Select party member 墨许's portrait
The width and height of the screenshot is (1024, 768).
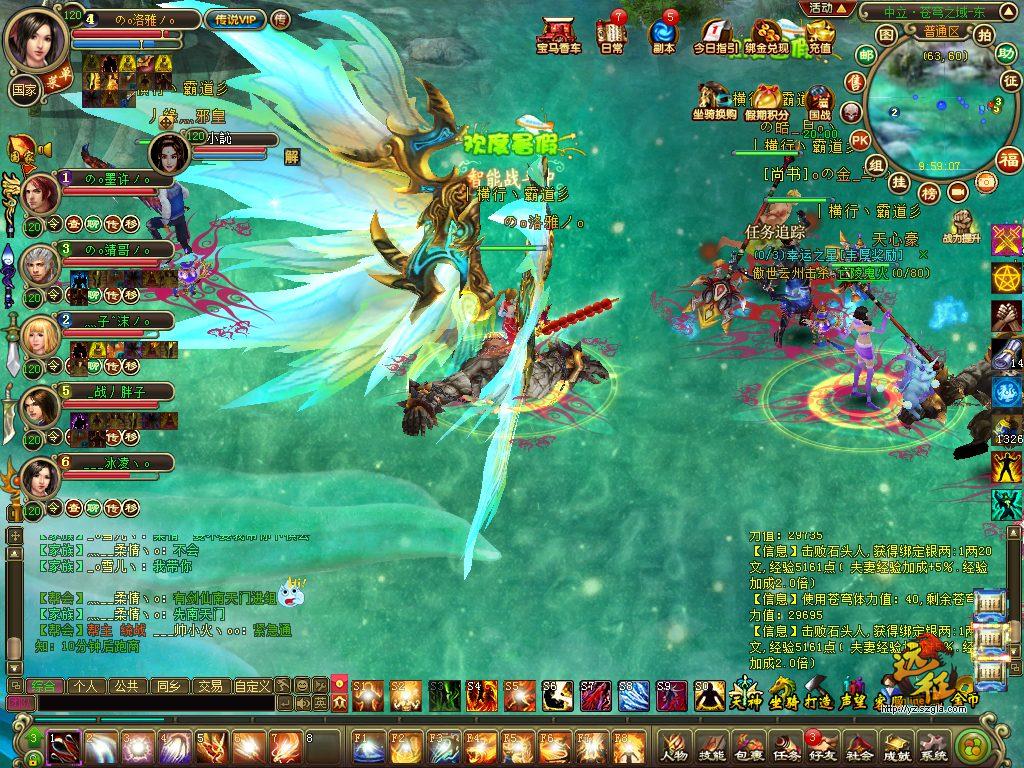41,193
